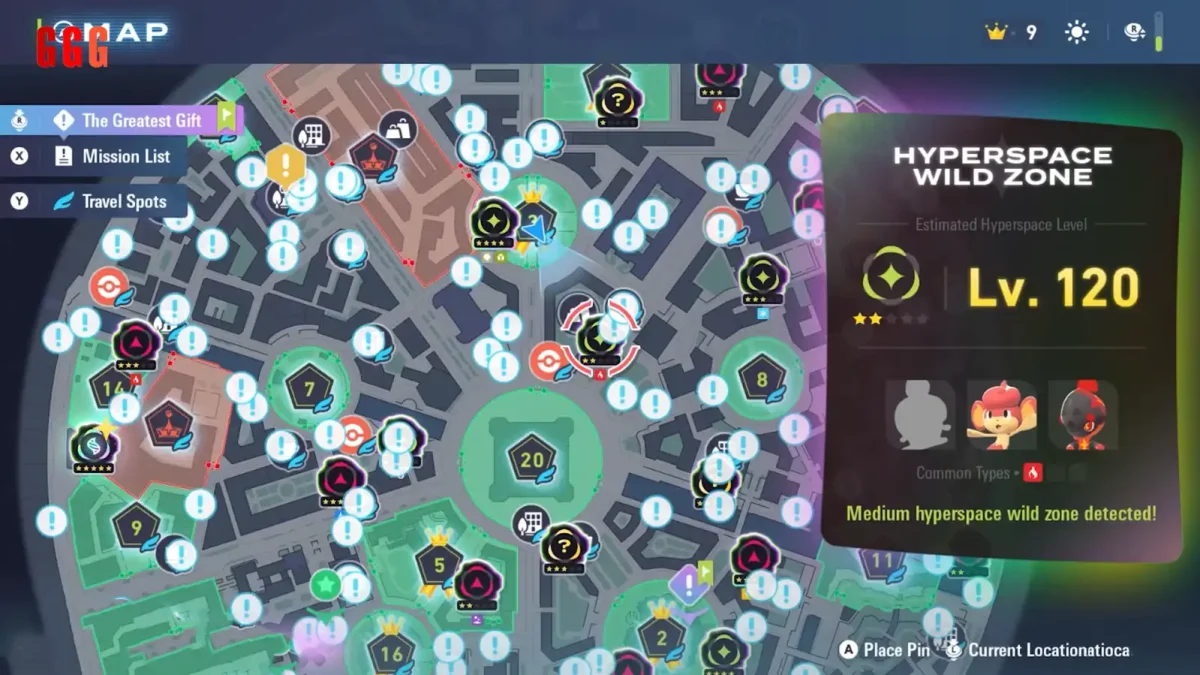Image resolution: width=1200 pixels, height=675 pixels.
Task: Select The Greatest Gift mission entry
Action: (141, 120)
